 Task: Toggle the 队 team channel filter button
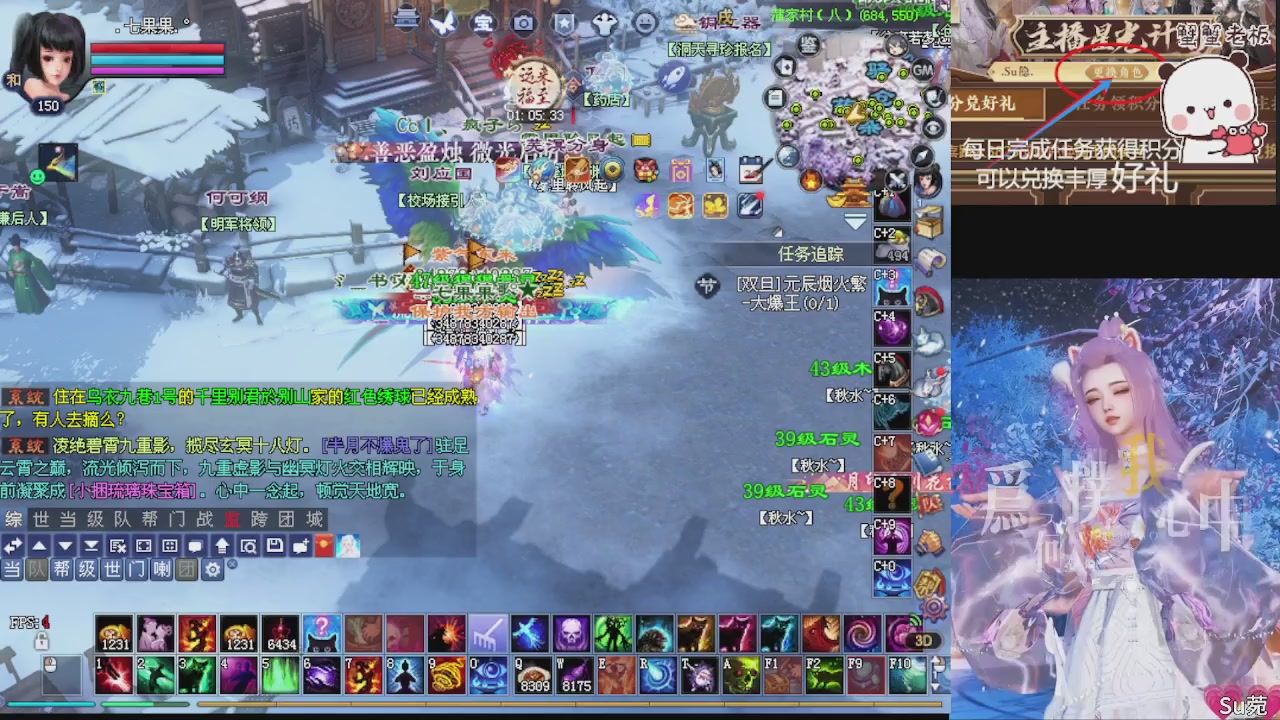[38, 570]
